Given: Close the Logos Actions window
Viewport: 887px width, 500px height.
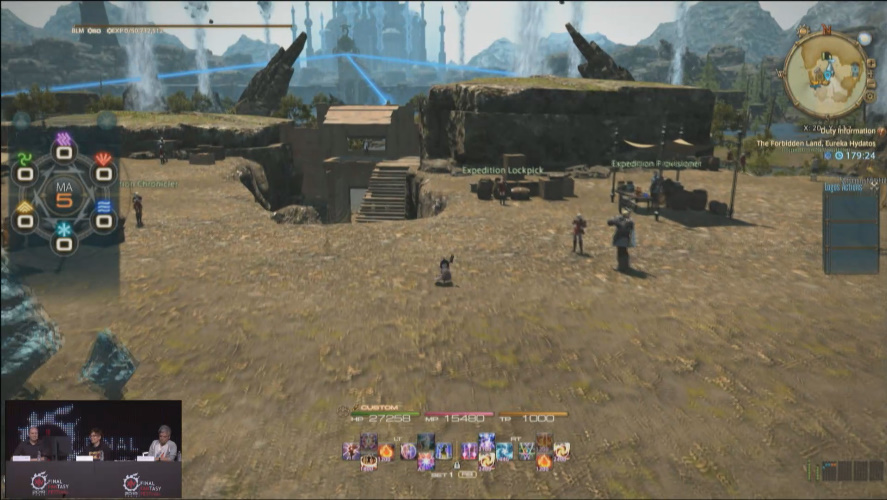Looking at the screenshot, I should point(875,186).
